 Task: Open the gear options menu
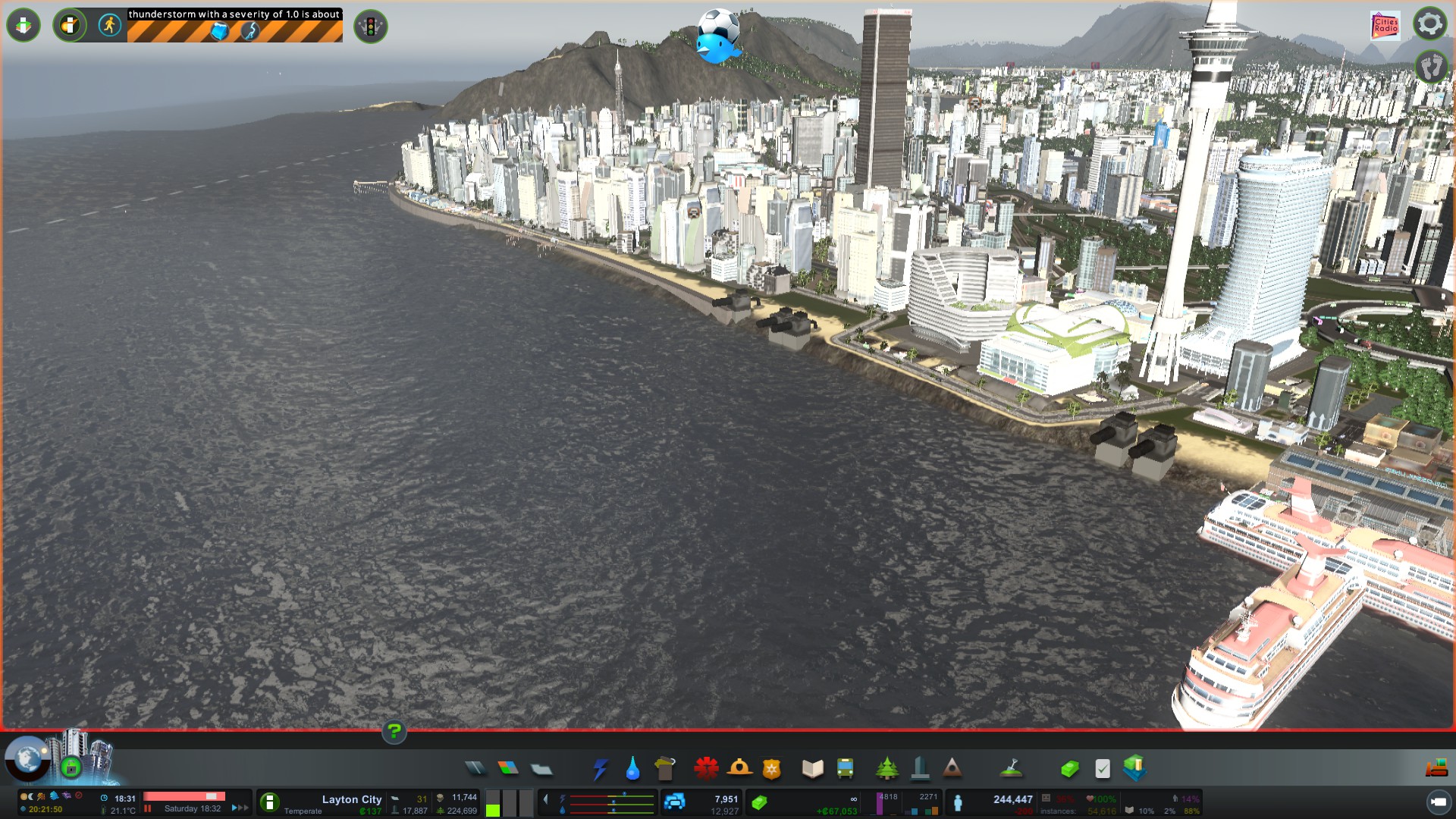(1429, 24)
